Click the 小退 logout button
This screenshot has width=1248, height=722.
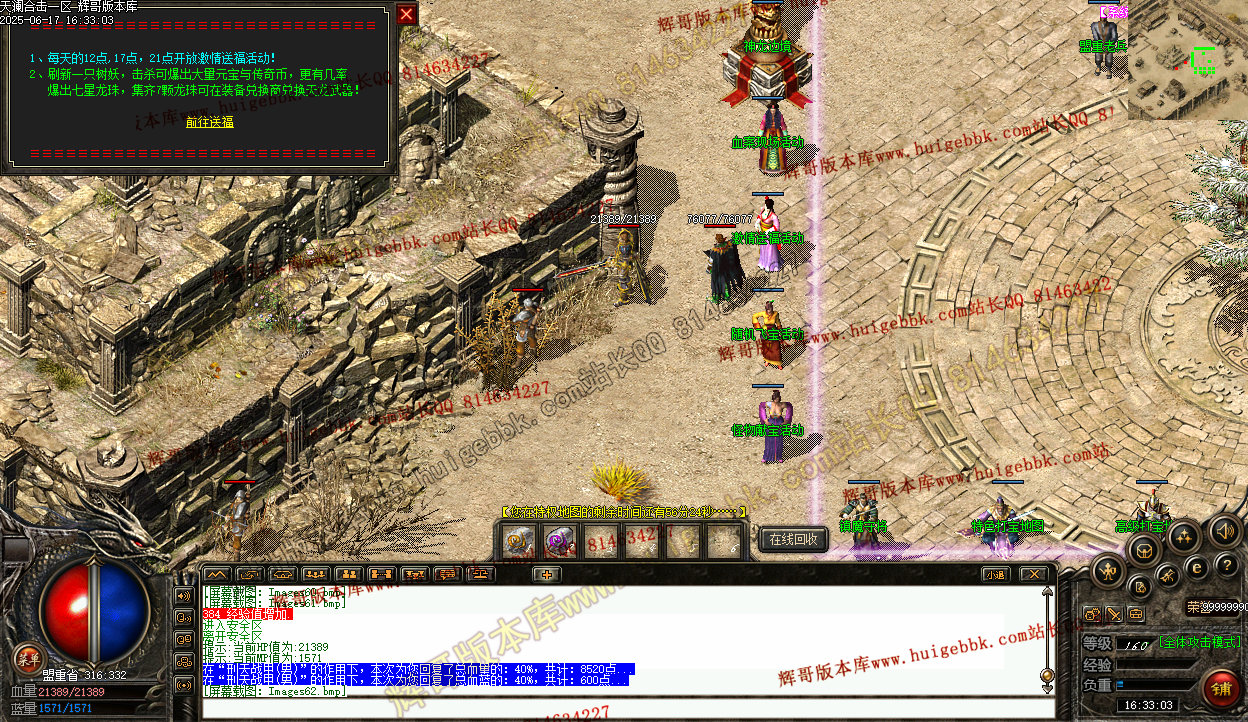[994, 574]
